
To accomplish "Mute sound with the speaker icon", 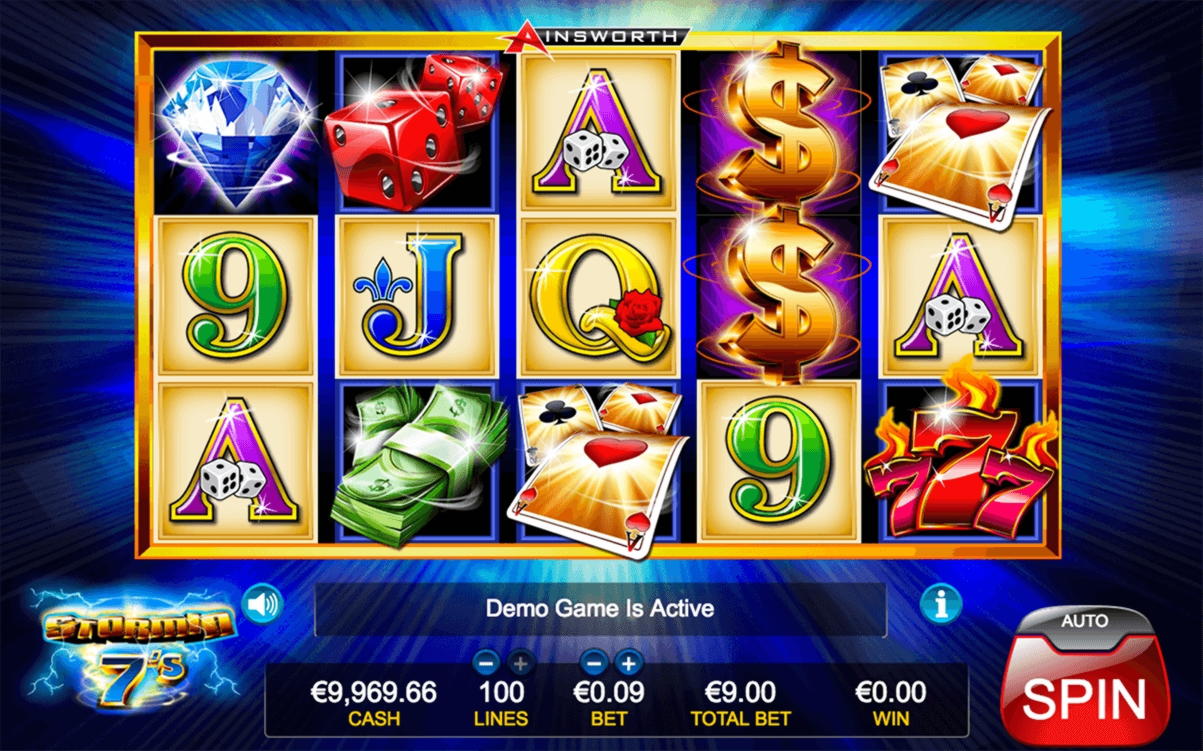I will [263, 604].
